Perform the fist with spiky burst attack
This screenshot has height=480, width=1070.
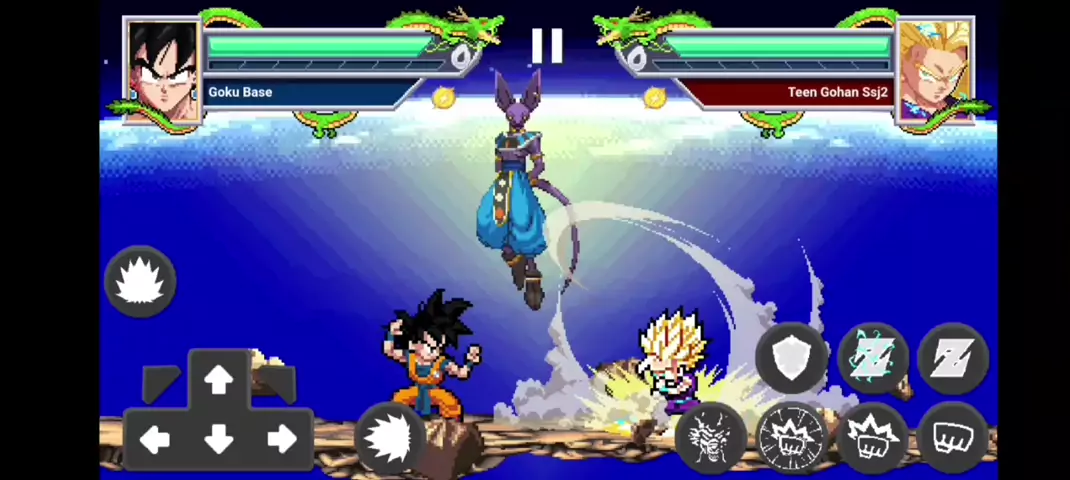pyautogui.click(x=872, y=438)
